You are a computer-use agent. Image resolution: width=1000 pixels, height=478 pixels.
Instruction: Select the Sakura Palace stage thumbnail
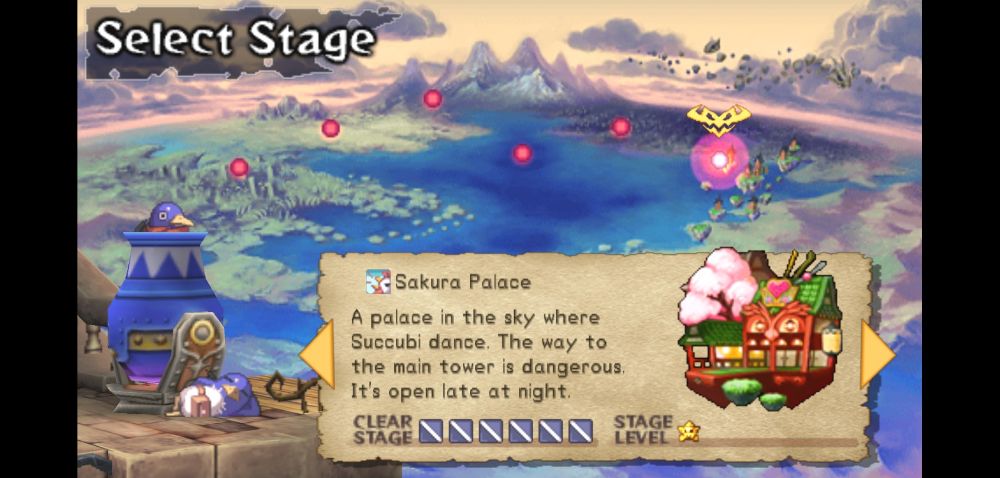(x=760, y=329)
